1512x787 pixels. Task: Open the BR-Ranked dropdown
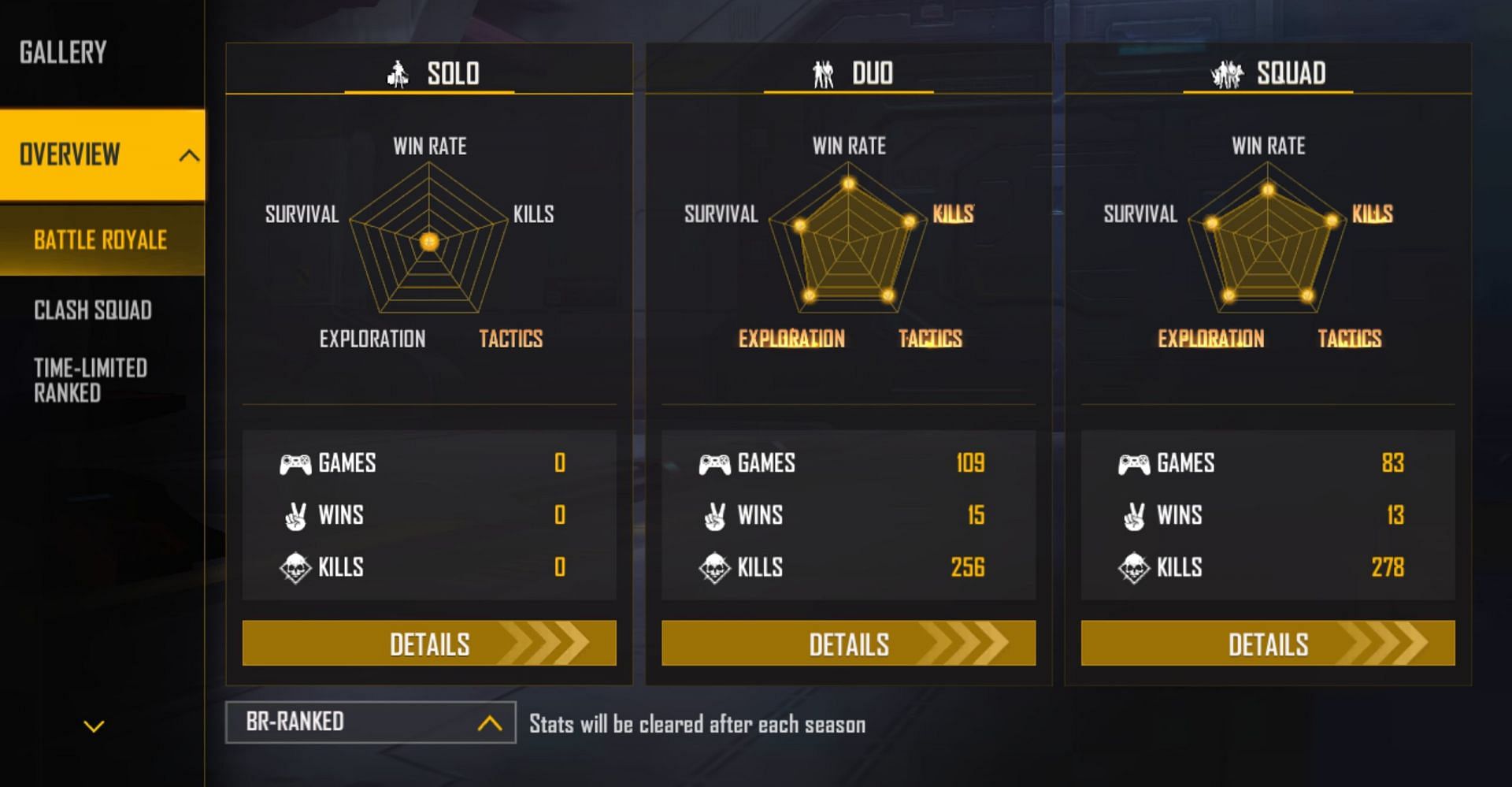[x=370, y=722]
